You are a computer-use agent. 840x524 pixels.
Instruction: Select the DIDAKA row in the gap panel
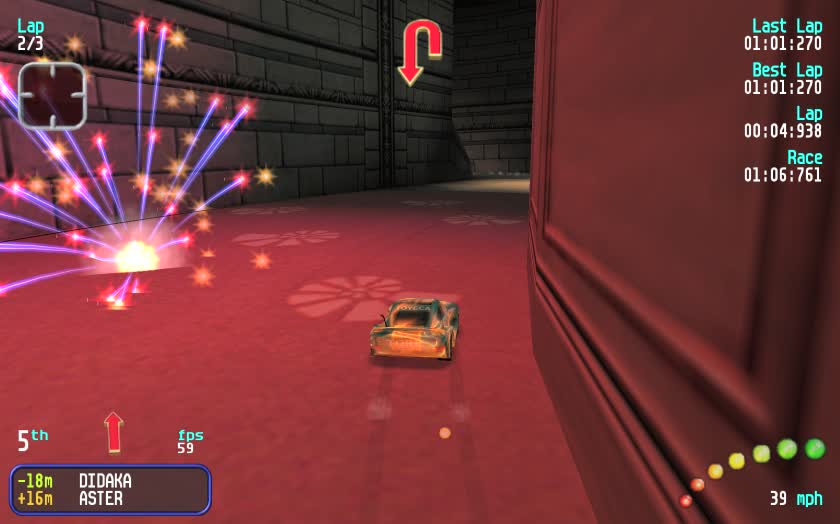click(x=109, y=481)
